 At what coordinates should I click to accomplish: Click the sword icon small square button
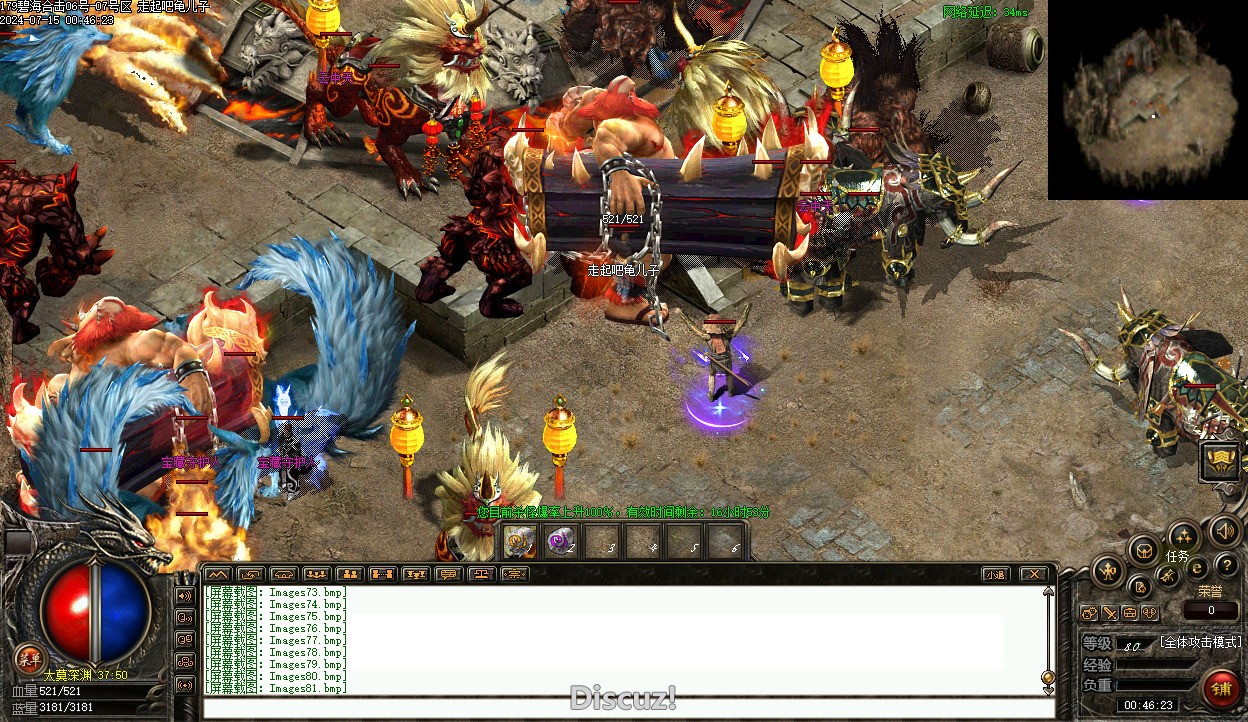click(1110, 612)
